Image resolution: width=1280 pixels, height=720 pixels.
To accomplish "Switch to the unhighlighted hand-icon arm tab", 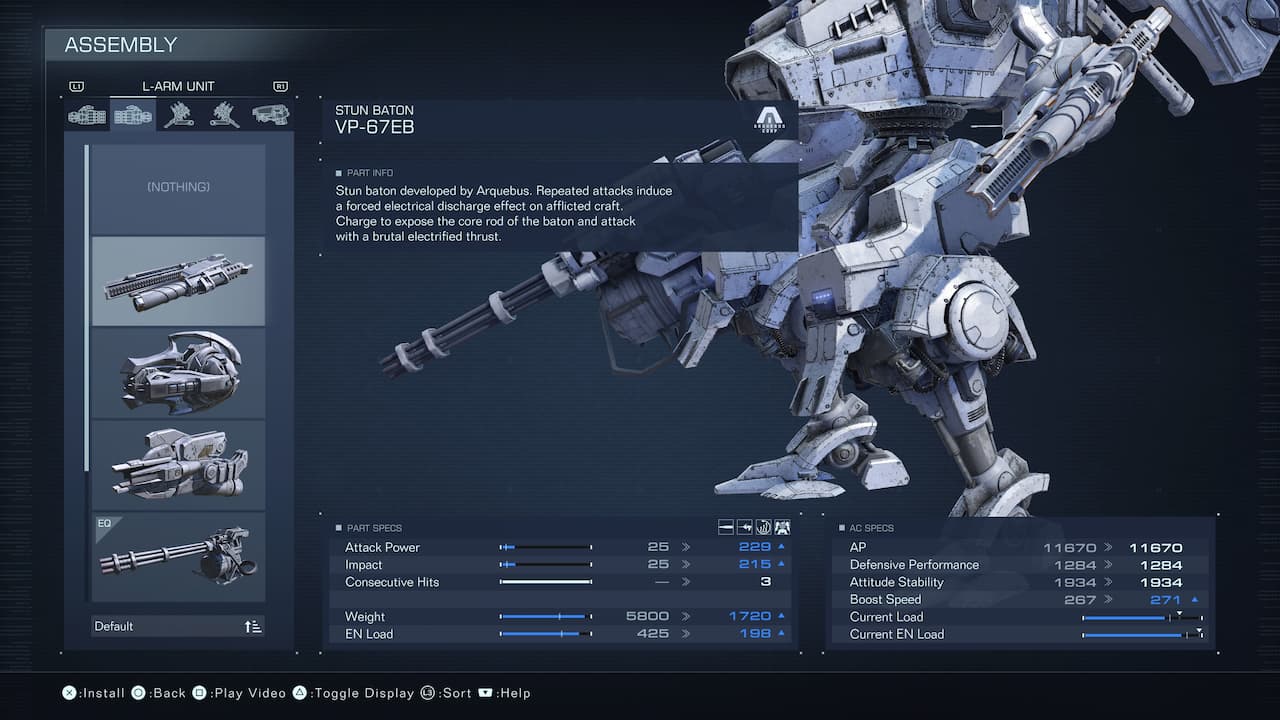I will tap(87, 116).
